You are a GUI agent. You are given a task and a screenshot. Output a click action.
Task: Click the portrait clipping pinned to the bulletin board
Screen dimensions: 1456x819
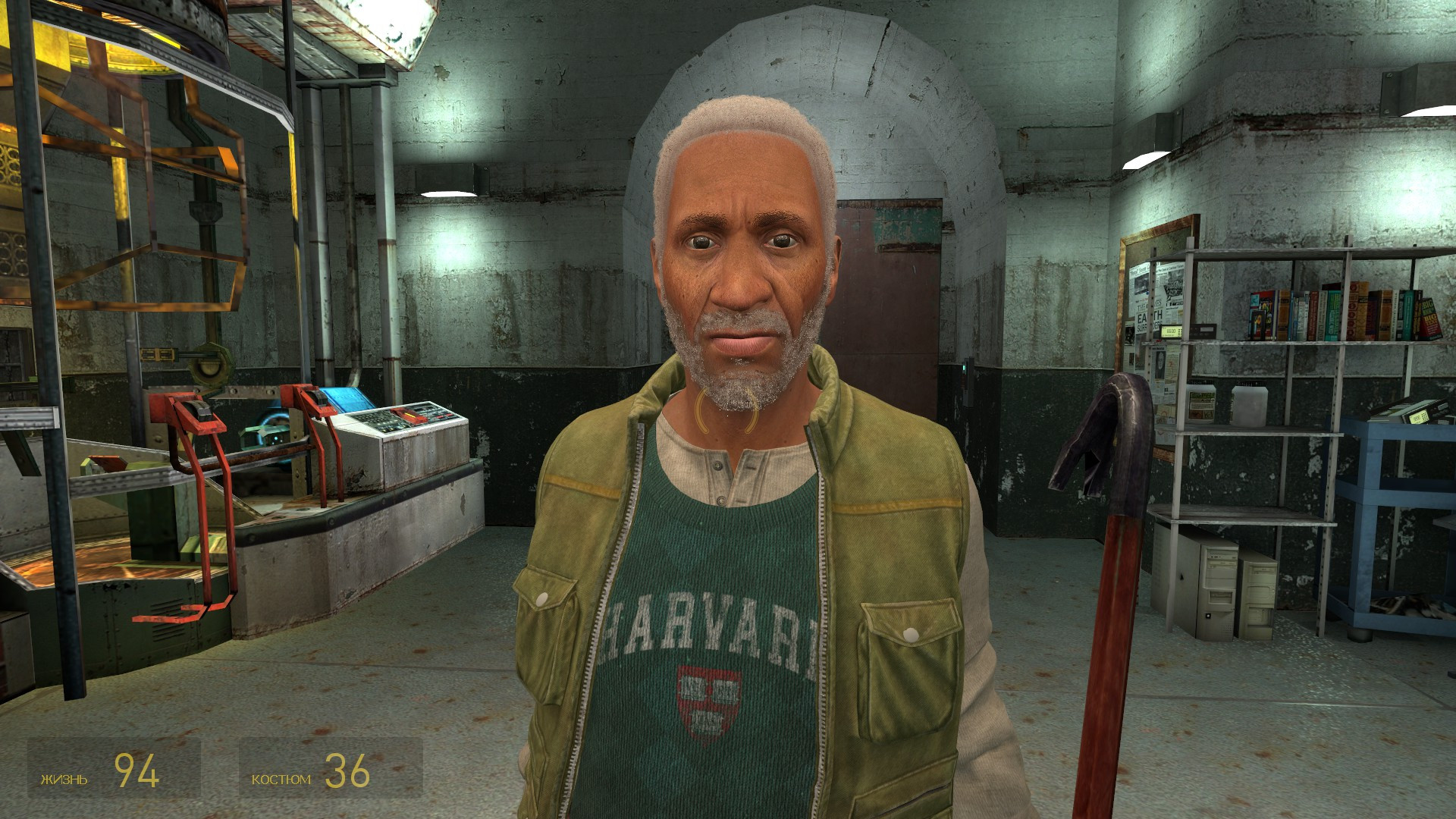point(1159,362)
